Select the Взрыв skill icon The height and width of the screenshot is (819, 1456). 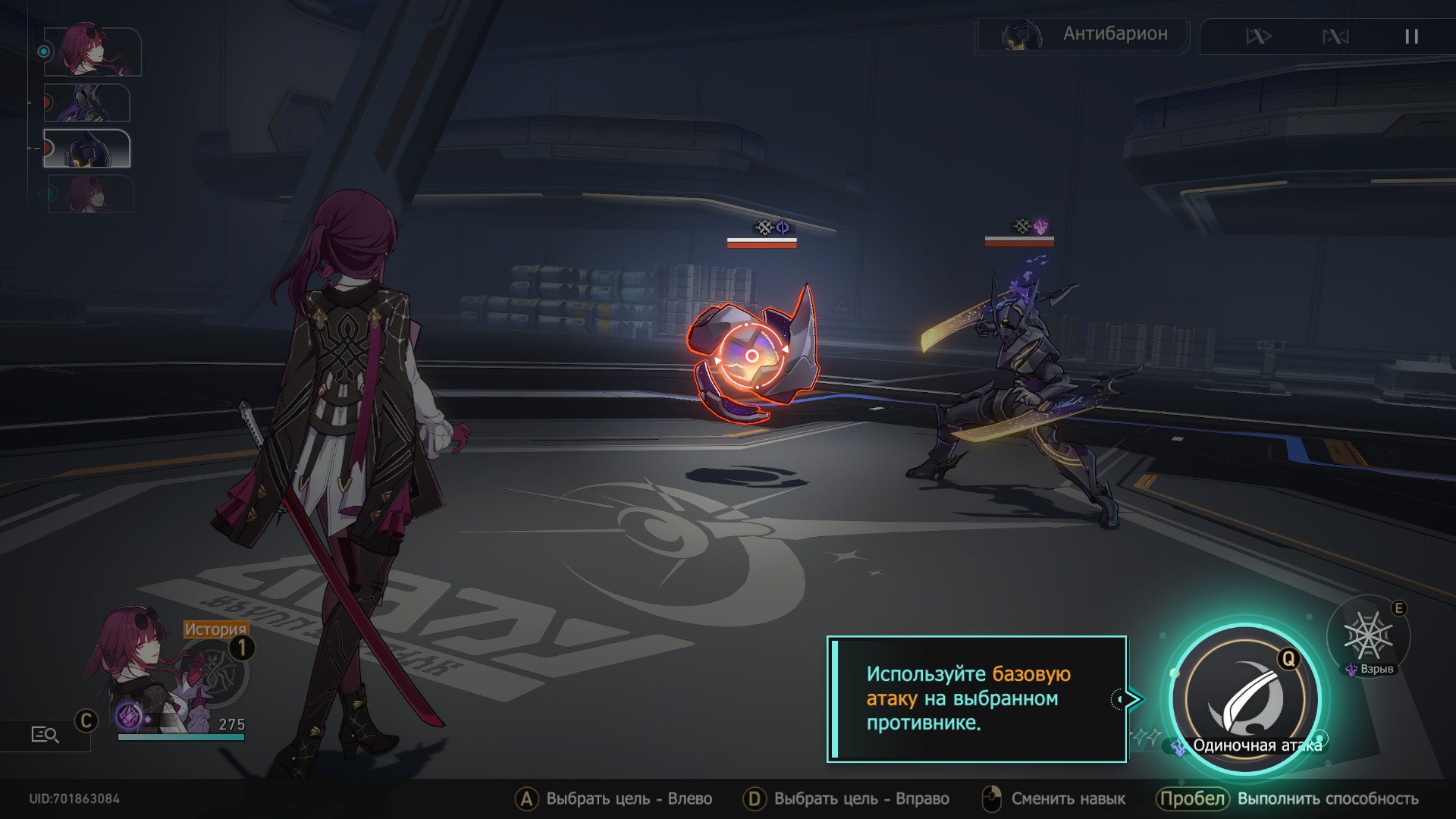pos(1368,637)
